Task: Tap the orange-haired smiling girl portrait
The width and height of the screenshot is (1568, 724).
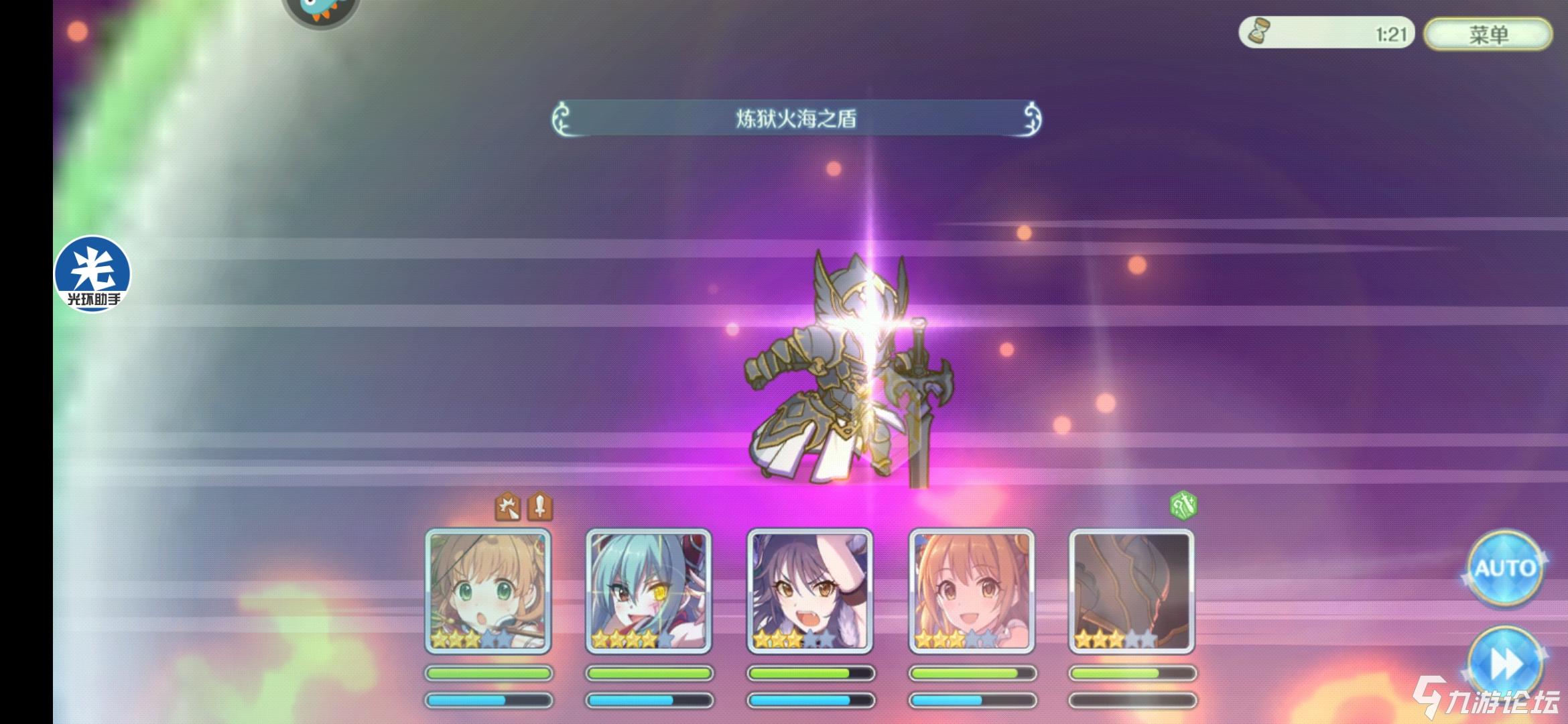Action: (971, 591)
